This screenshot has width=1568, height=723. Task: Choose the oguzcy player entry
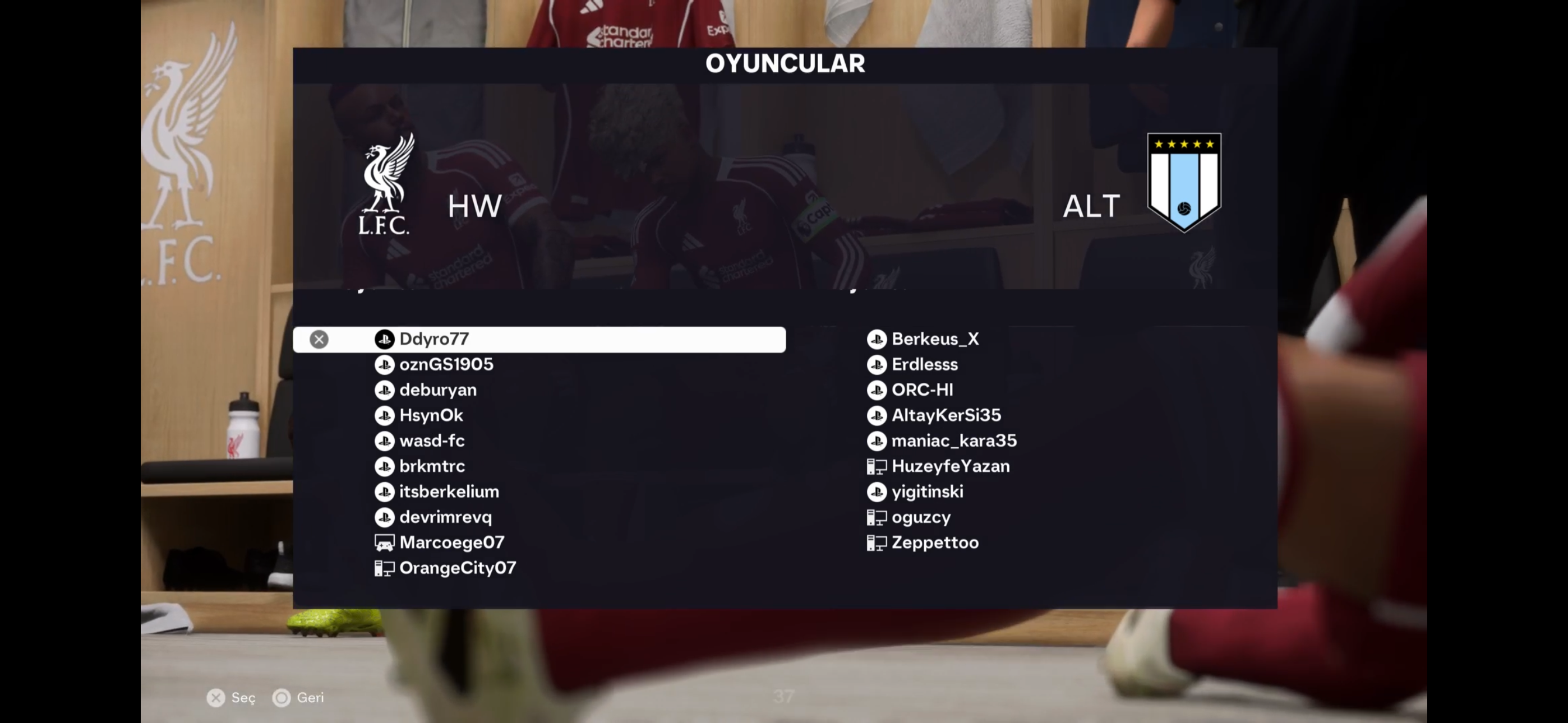(x=920, y=517)
